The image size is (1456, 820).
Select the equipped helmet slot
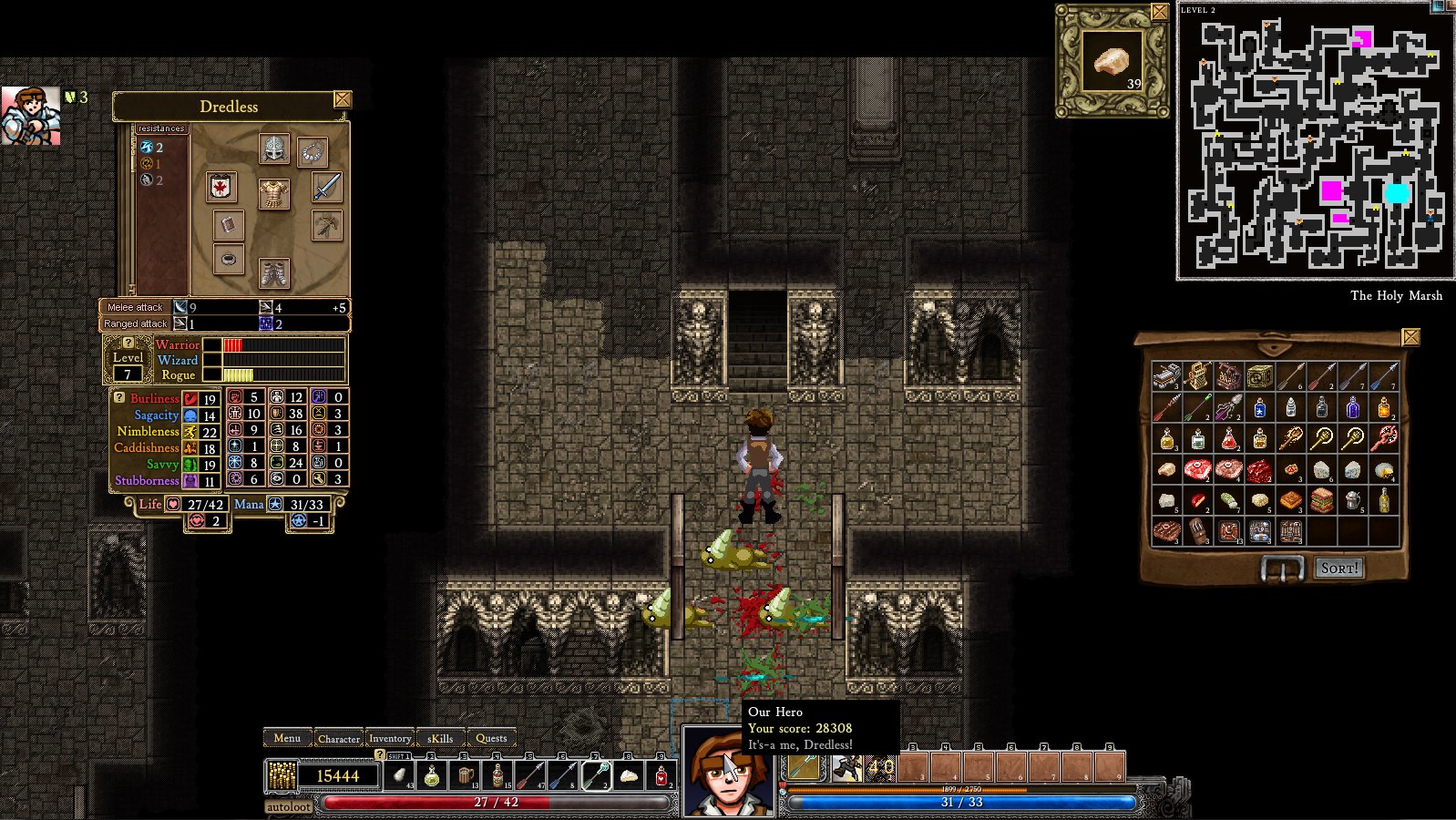tap(273, 149)
